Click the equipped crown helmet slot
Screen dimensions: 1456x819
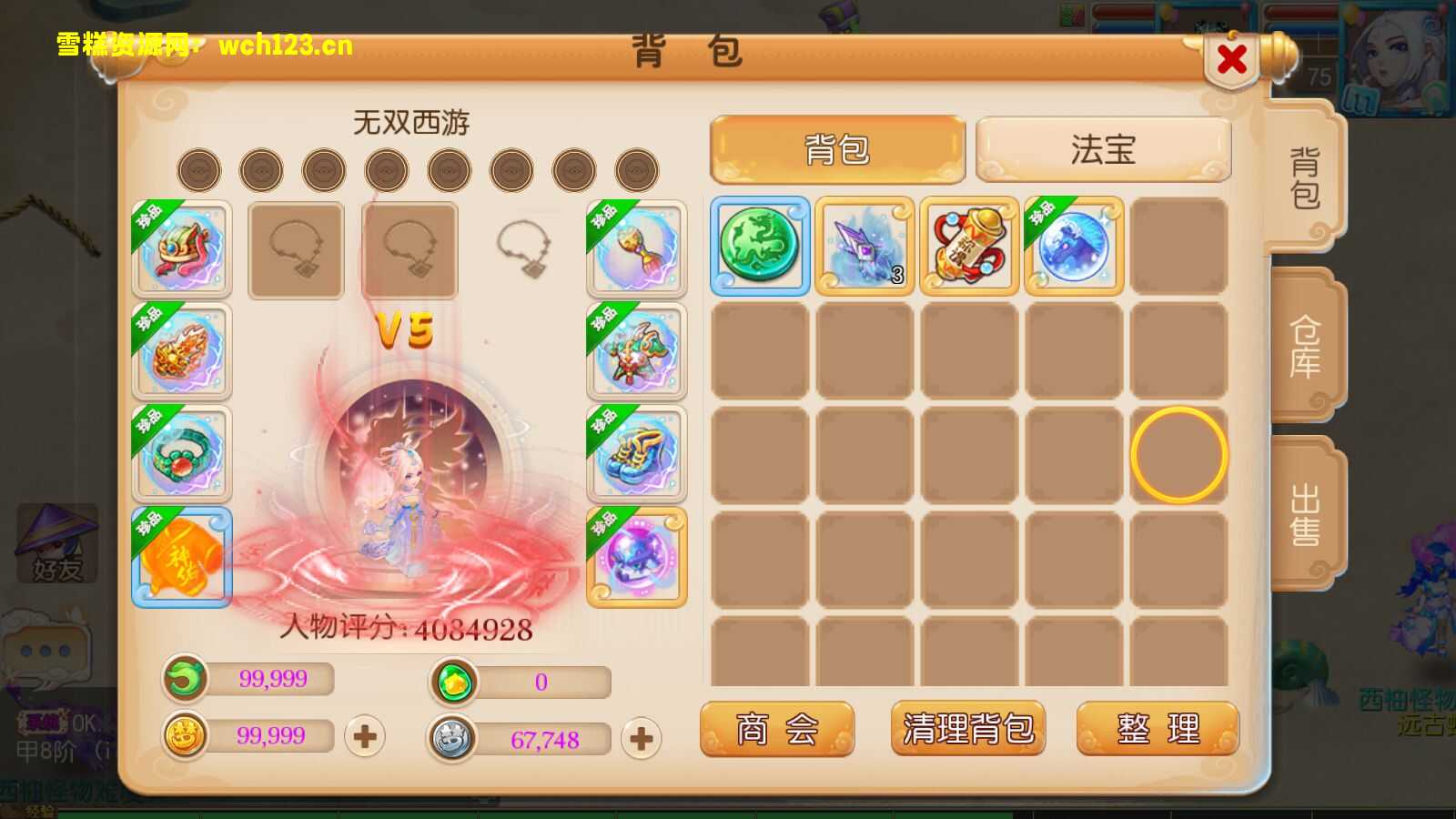[x=181, y=249]
